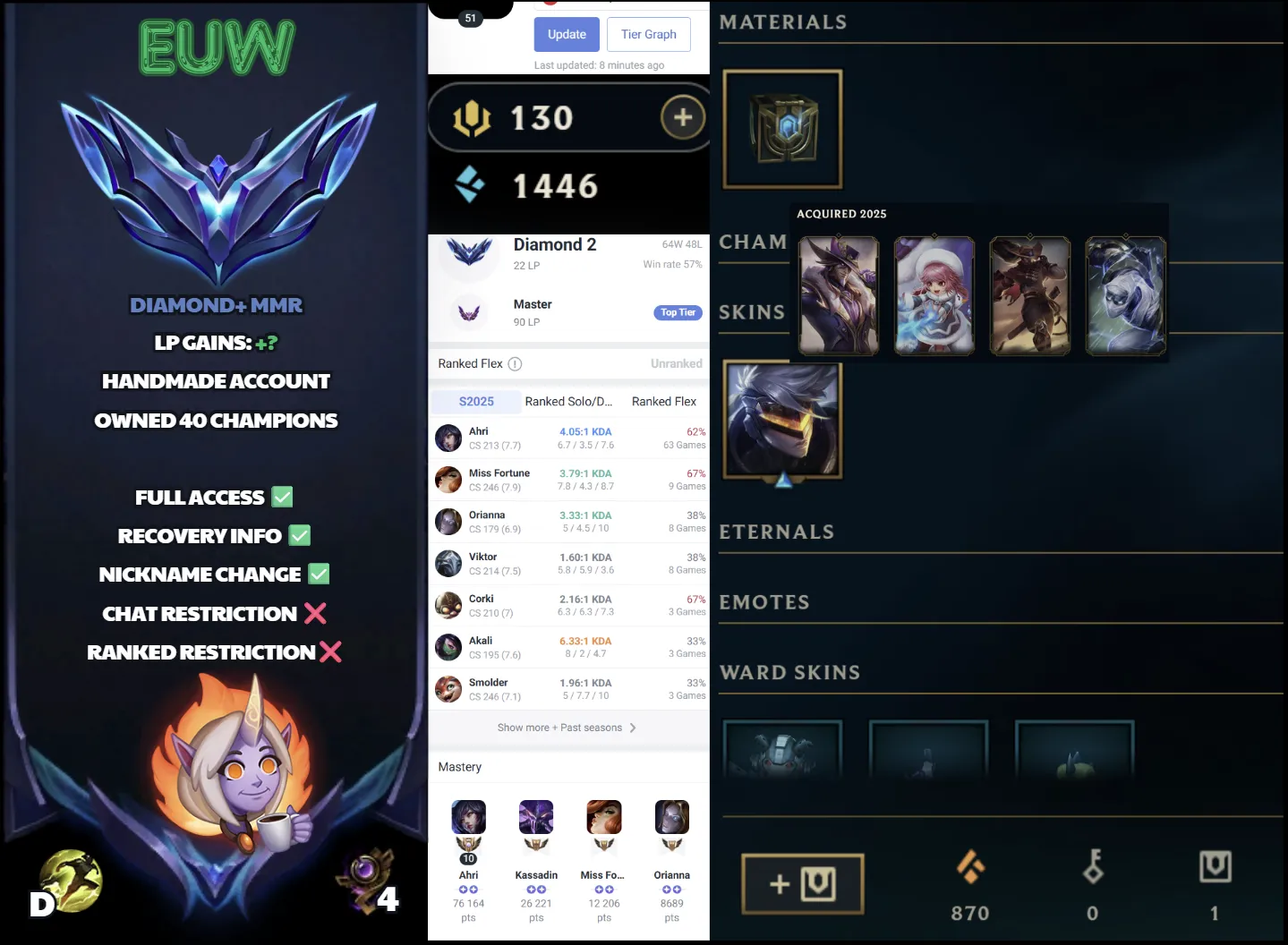Select the S2025 tab

(x=475, y=401)
